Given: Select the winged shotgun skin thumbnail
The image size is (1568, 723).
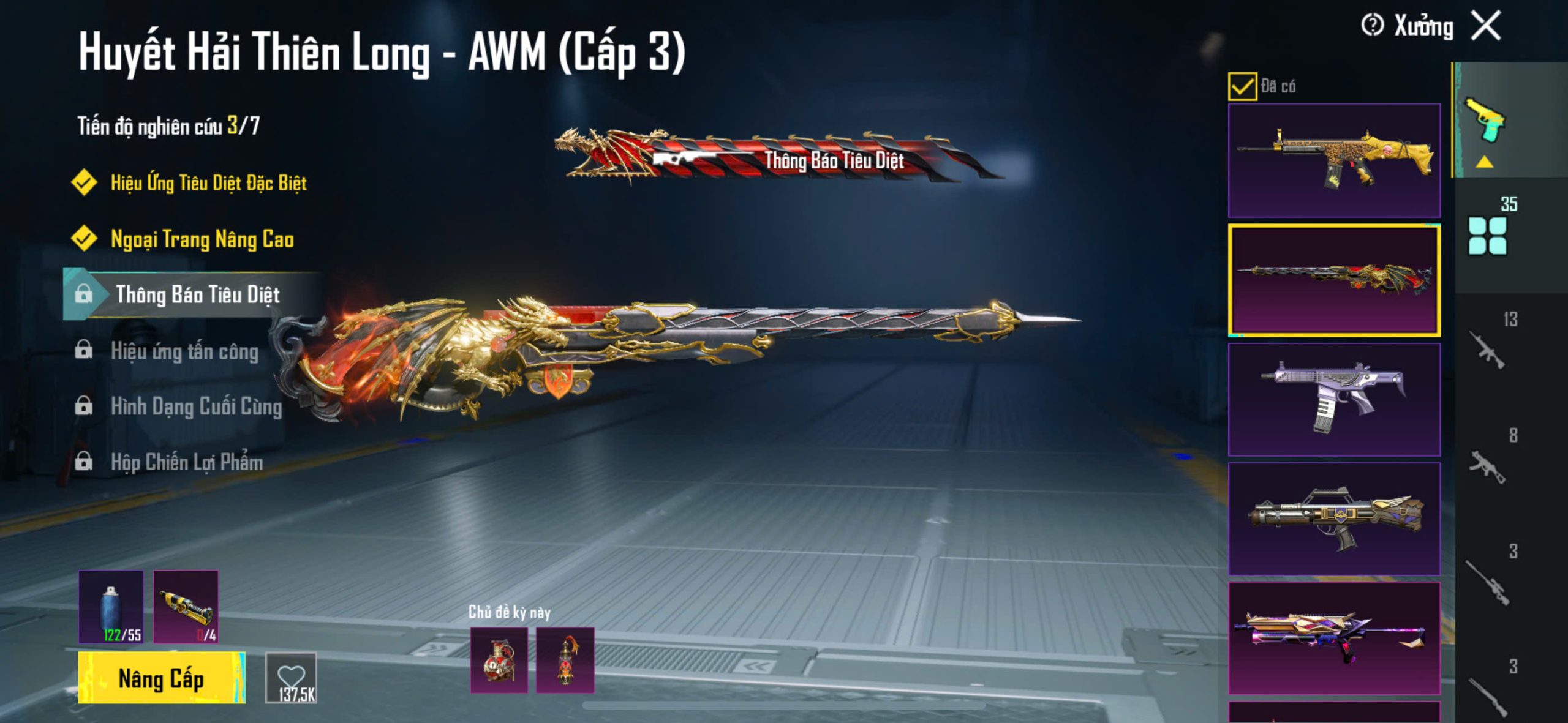Looking at the screenshot, I should [x=1334, y=519].
